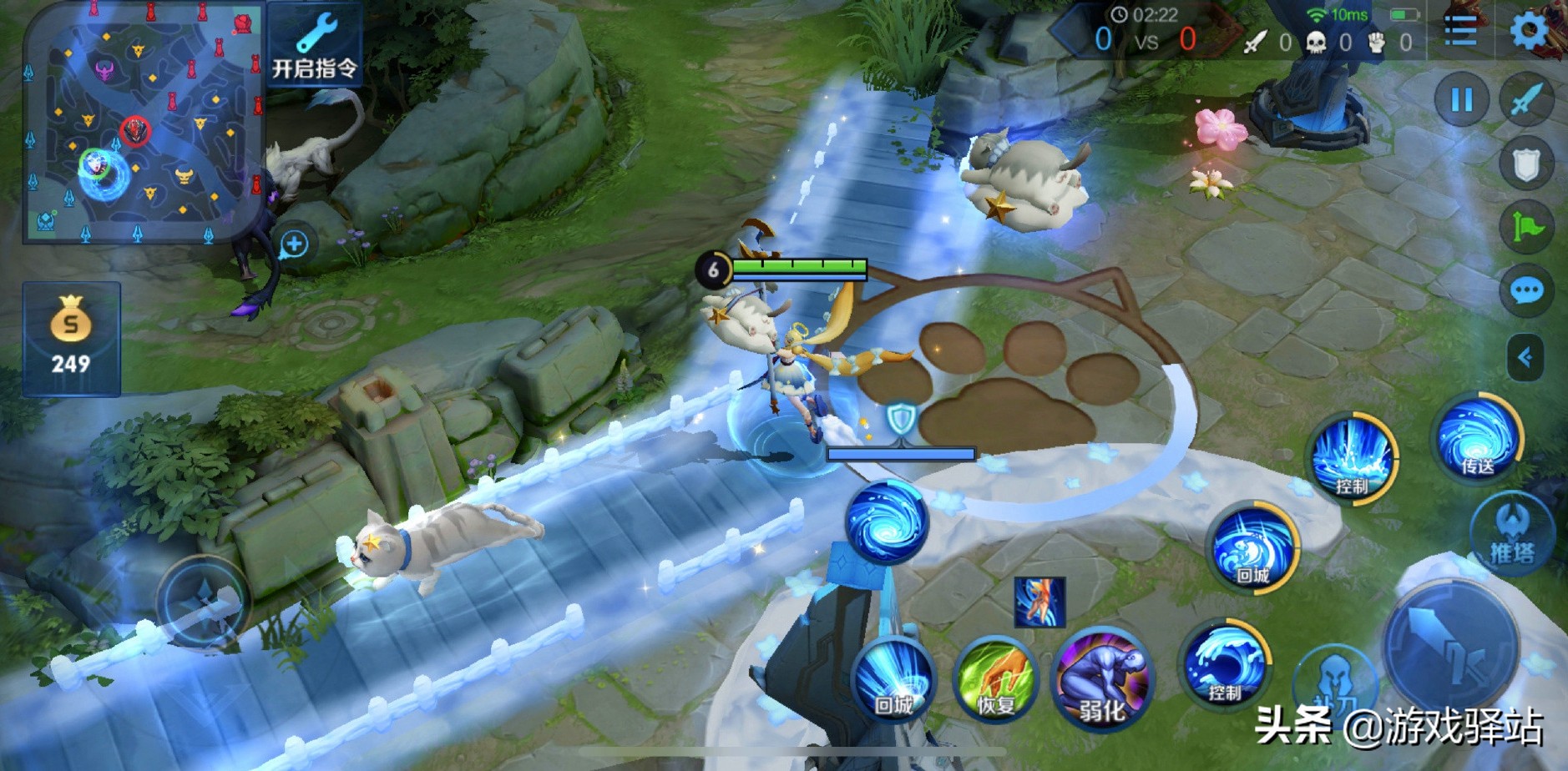Select the small square hero portrait icon
Viewport: 1568px width, 771px height.
click(1039, 601)
